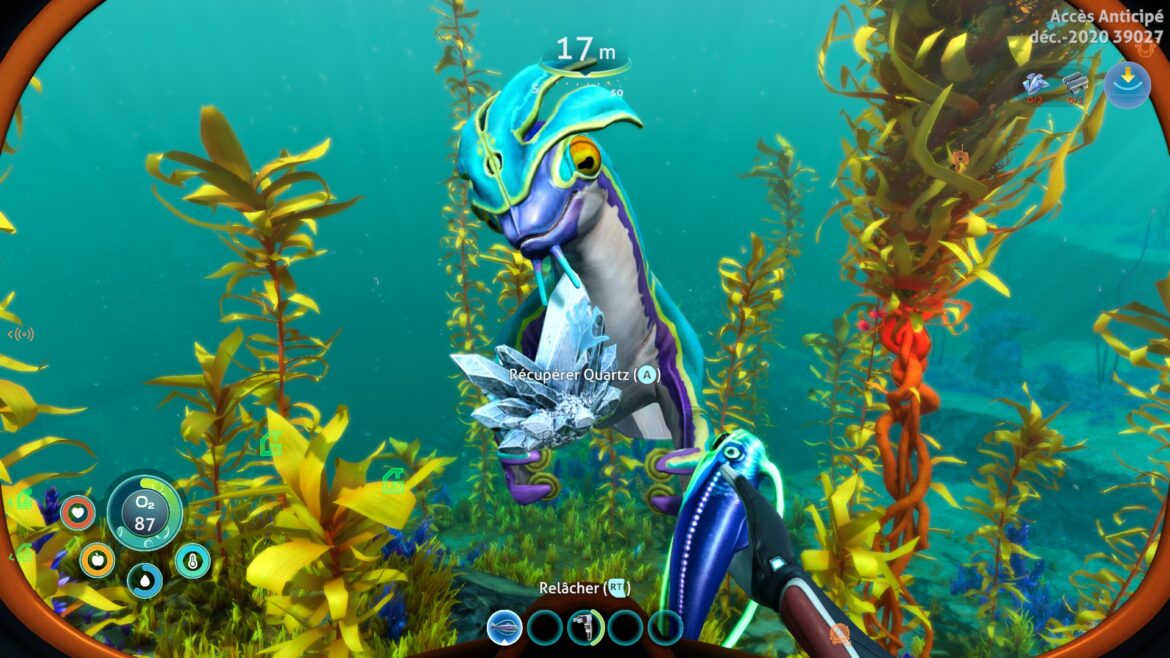The width and height of the screenshot is (1170, 658).
Task: Select the handheld tool hotbar slot
Action: point(585,628)
